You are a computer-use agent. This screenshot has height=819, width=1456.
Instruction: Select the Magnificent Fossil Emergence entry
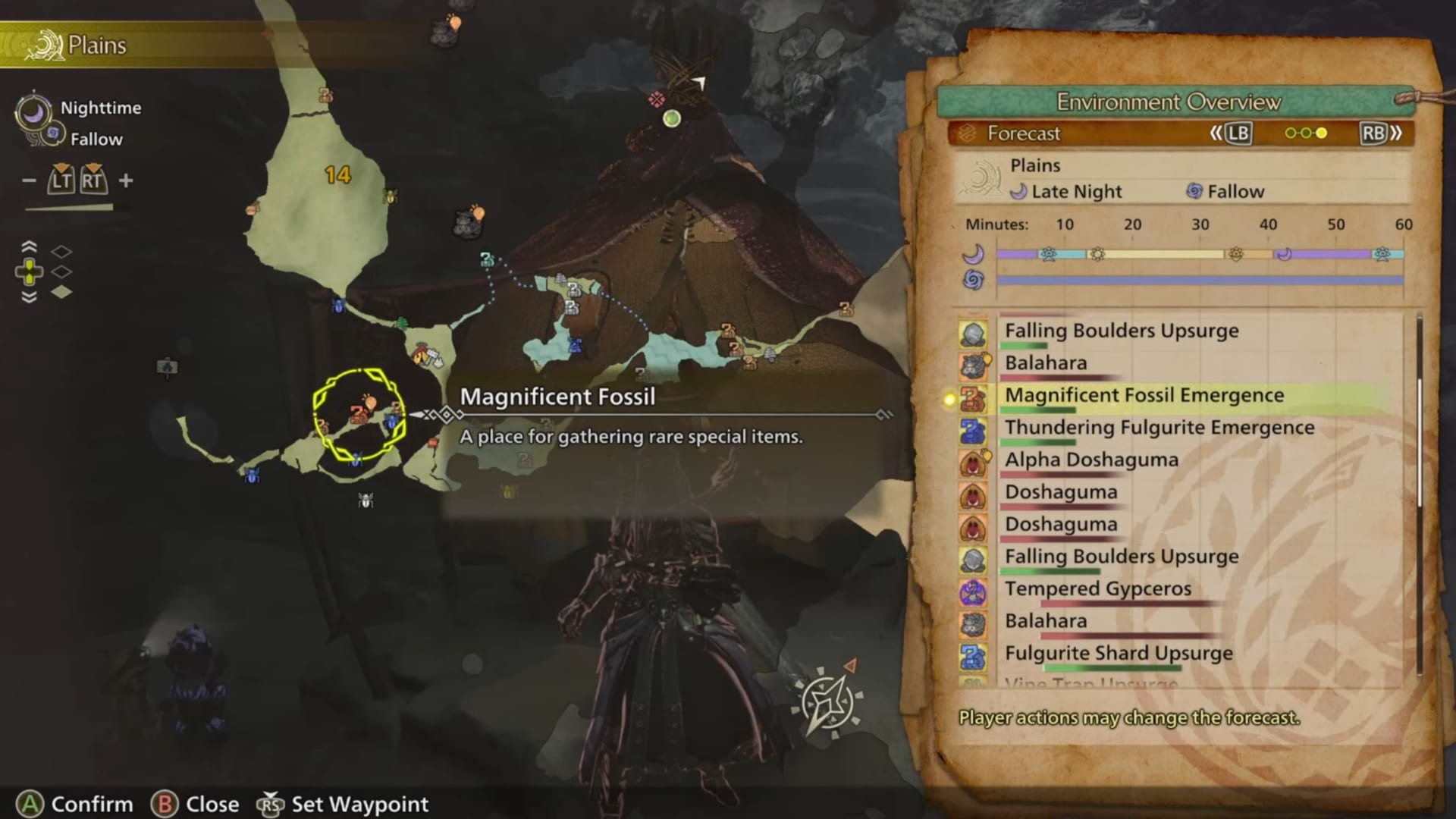pyautogui.click(x=1144, y=396)
